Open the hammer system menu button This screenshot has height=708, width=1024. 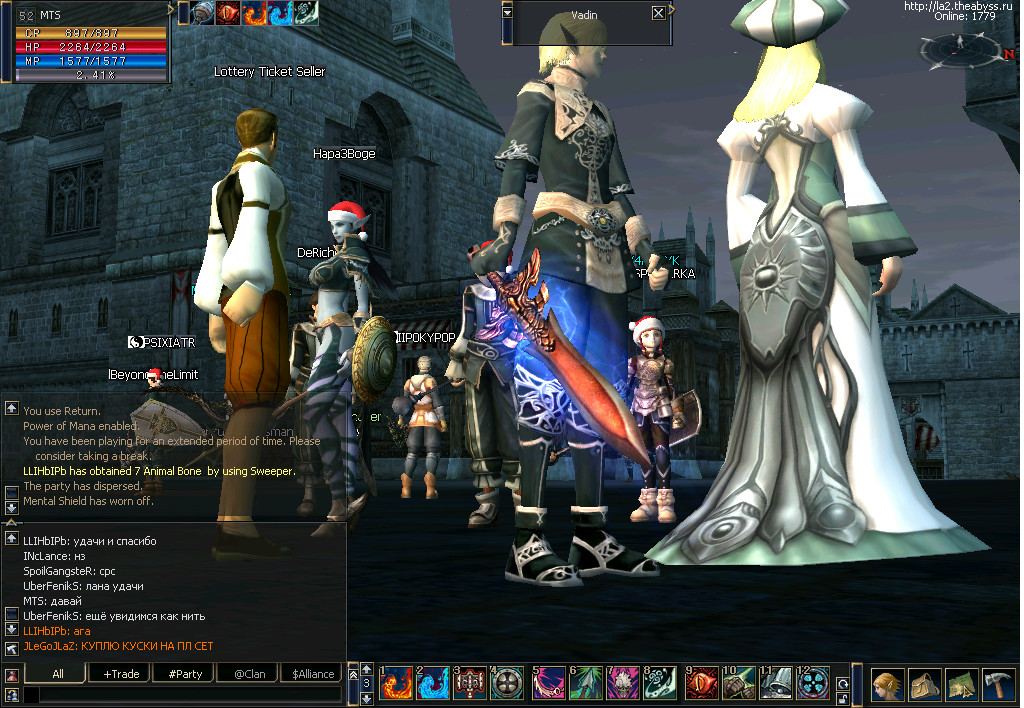pos(998,683)
